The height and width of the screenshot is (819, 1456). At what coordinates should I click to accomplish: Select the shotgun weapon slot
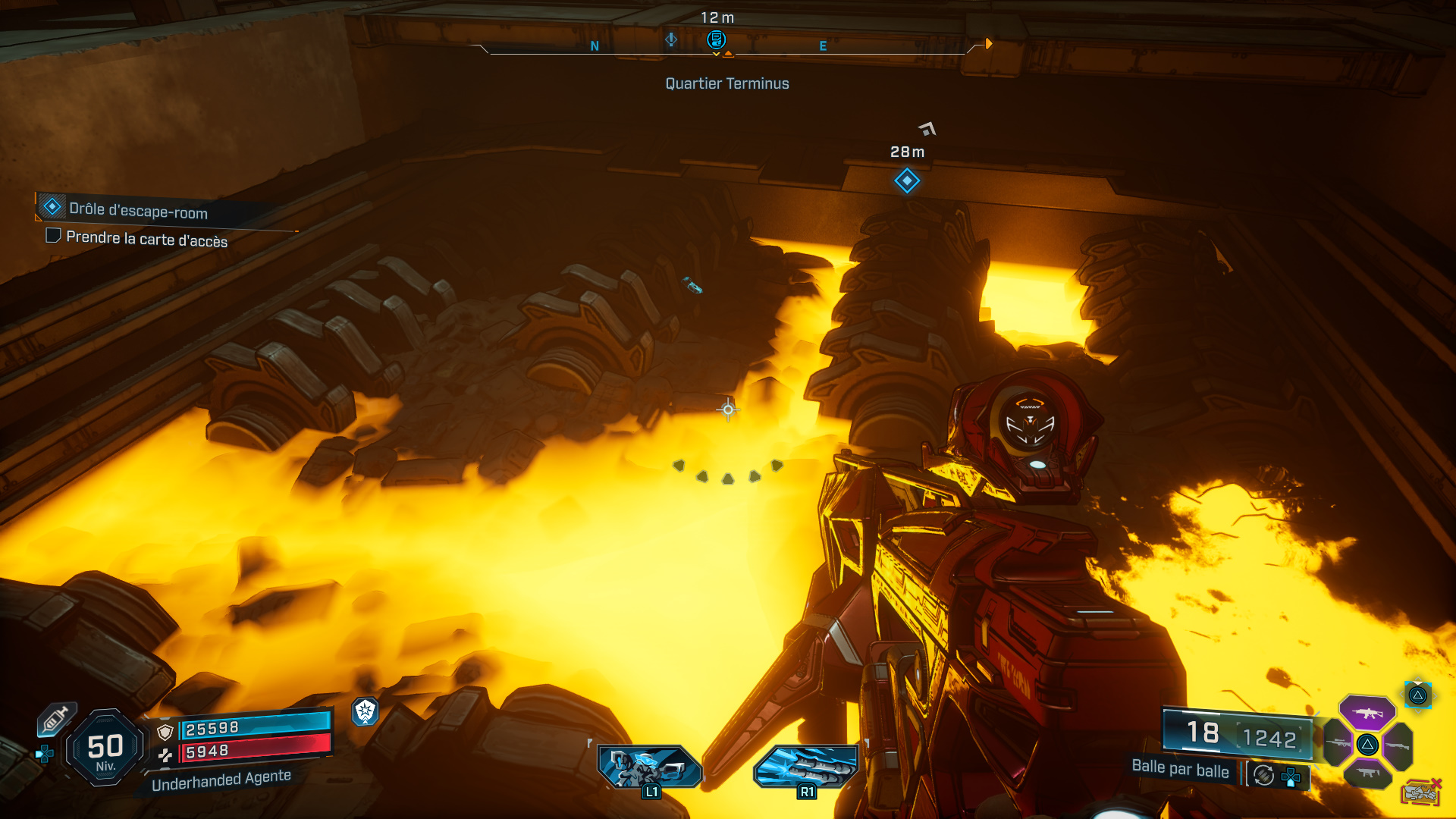(x=1399, y=745)
